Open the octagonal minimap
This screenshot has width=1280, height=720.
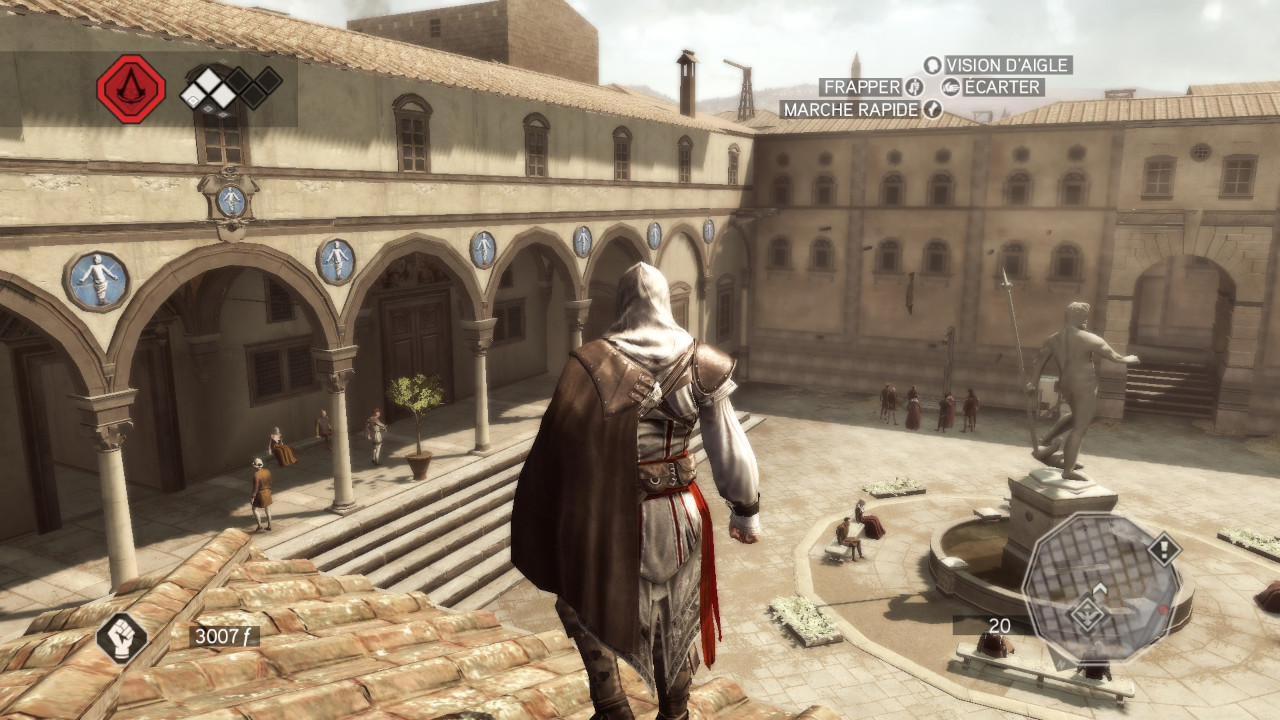tap(1100, 588)
